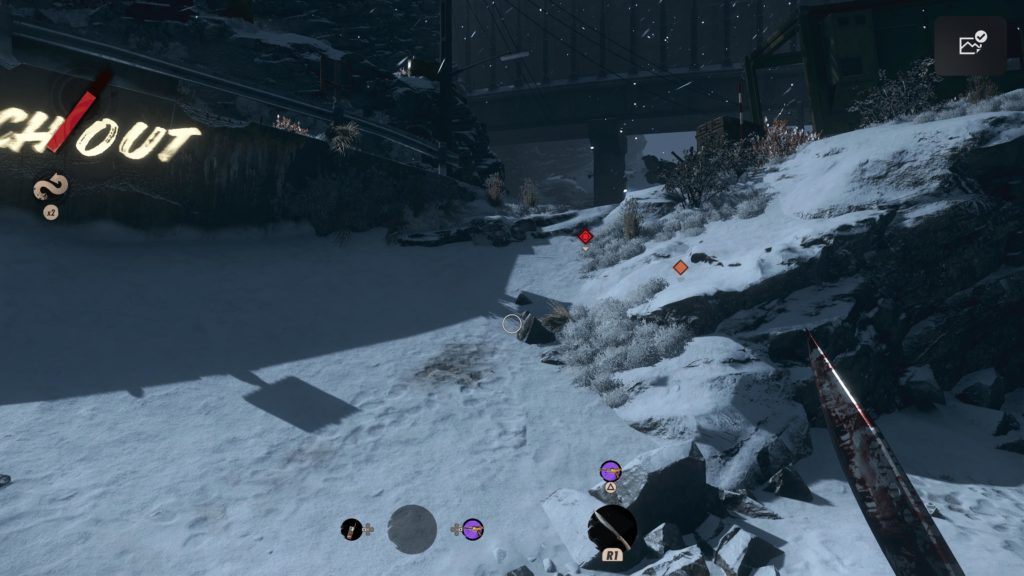Pick the purple gun icon beside the d-pad glyph
The height and width of the screenshot is (576, 1024).
coord(473,528)
